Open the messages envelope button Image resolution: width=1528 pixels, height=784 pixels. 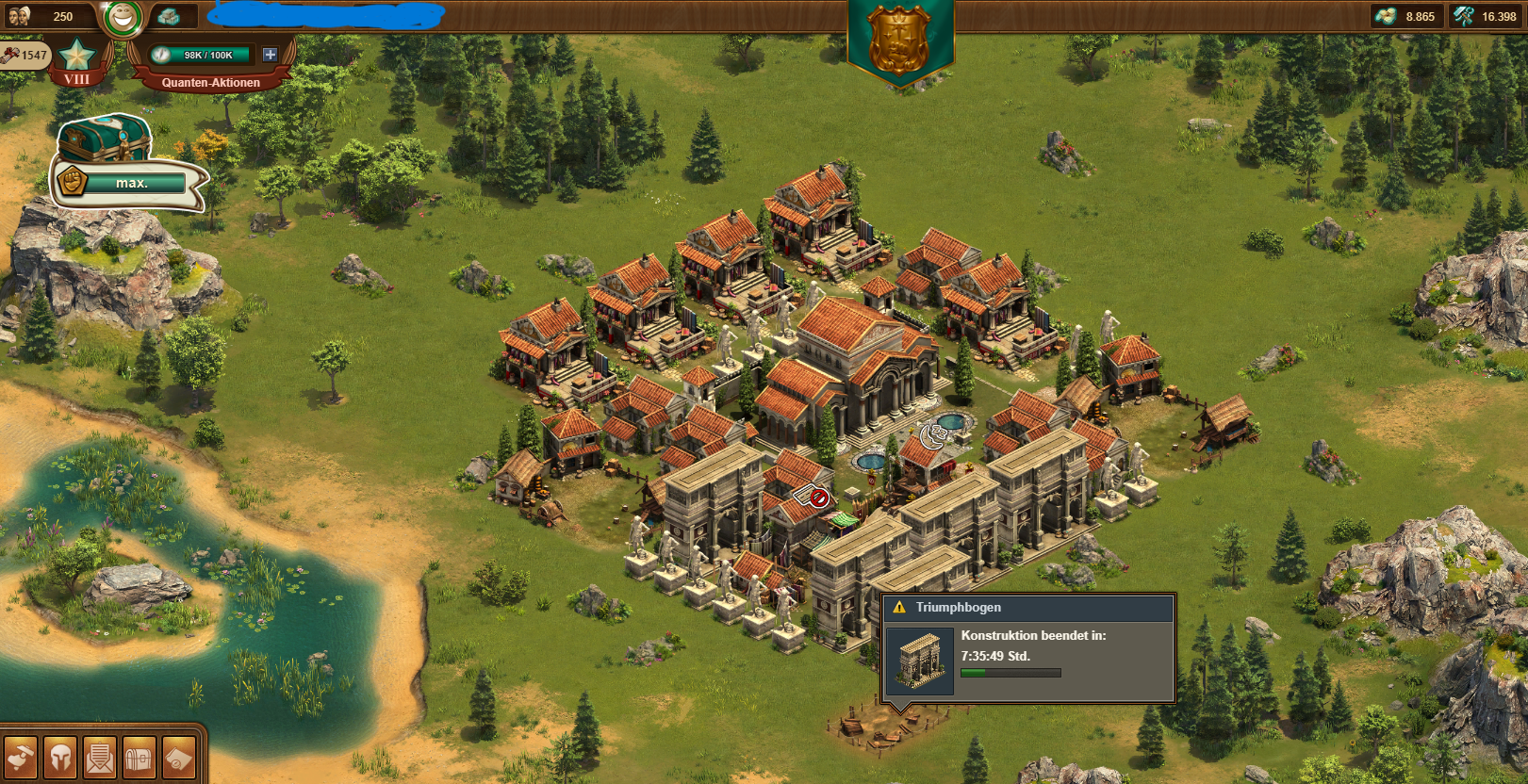pos(100,757)
